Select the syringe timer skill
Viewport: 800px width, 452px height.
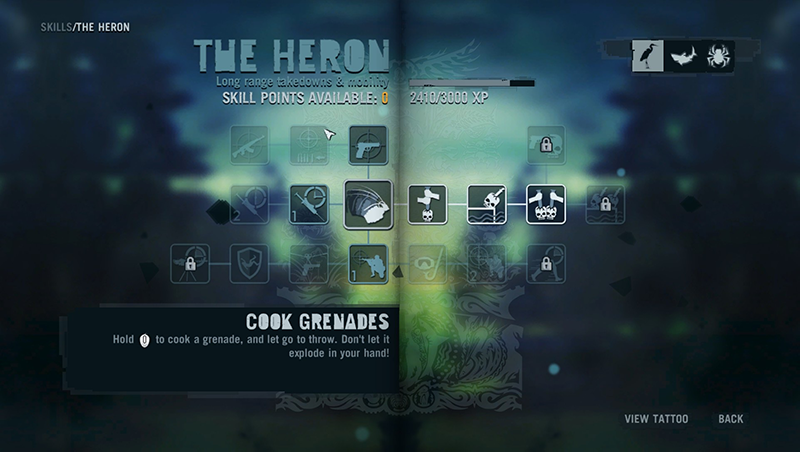pyautogui.click(x=308, y=205)
